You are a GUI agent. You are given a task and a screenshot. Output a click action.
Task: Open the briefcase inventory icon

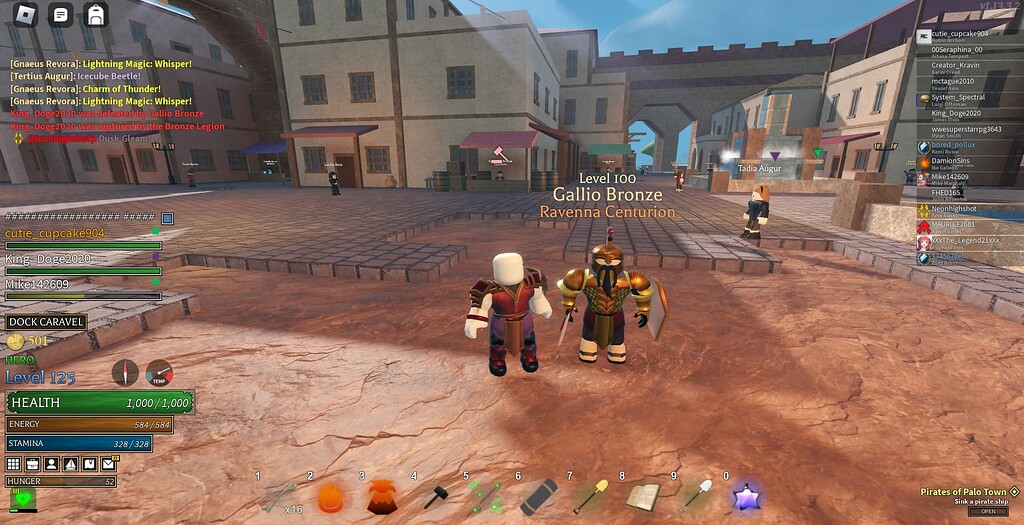click(32, 464)
